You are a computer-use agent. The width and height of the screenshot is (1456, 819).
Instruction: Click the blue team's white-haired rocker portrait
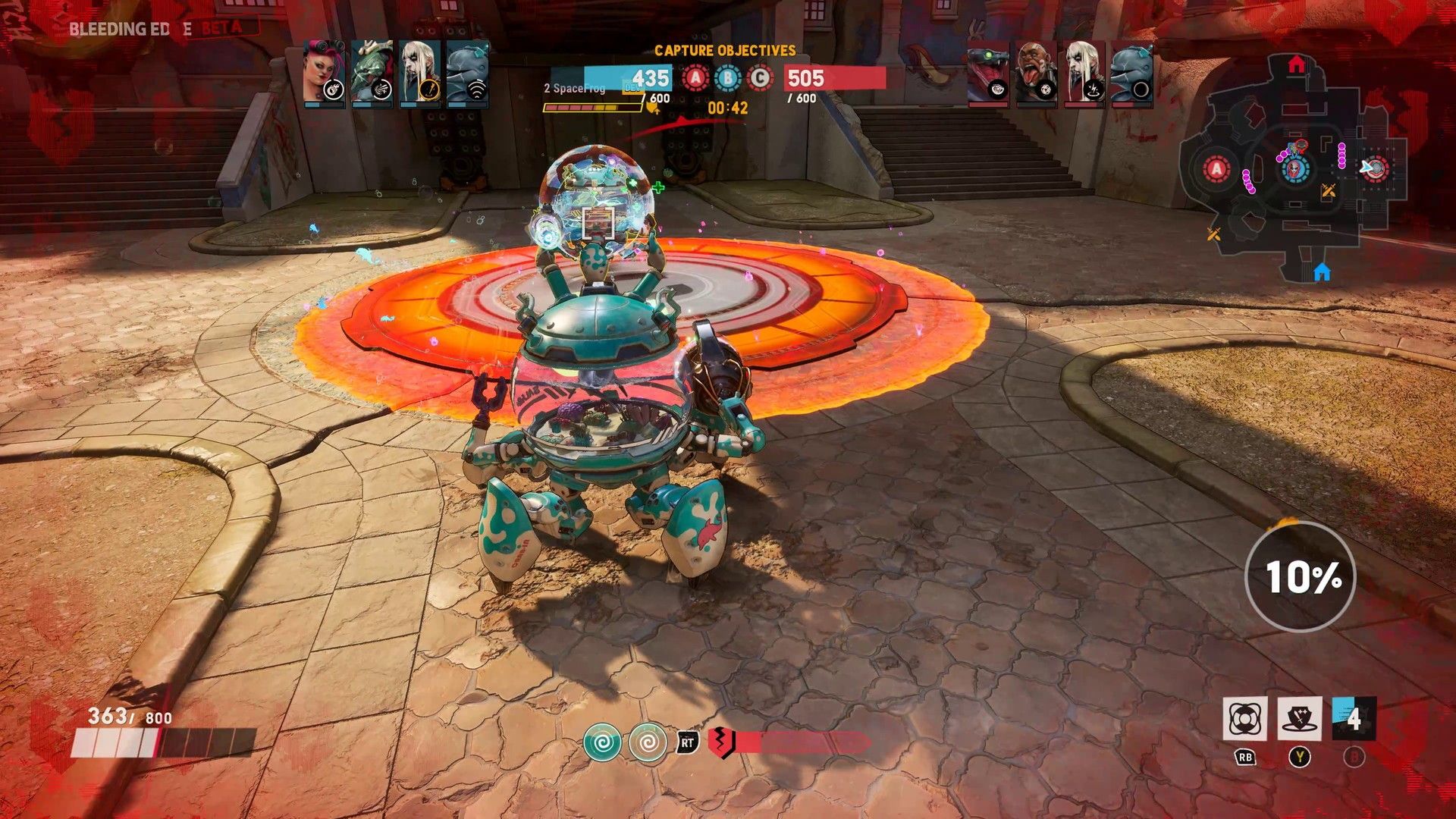(x=419, y=73)
